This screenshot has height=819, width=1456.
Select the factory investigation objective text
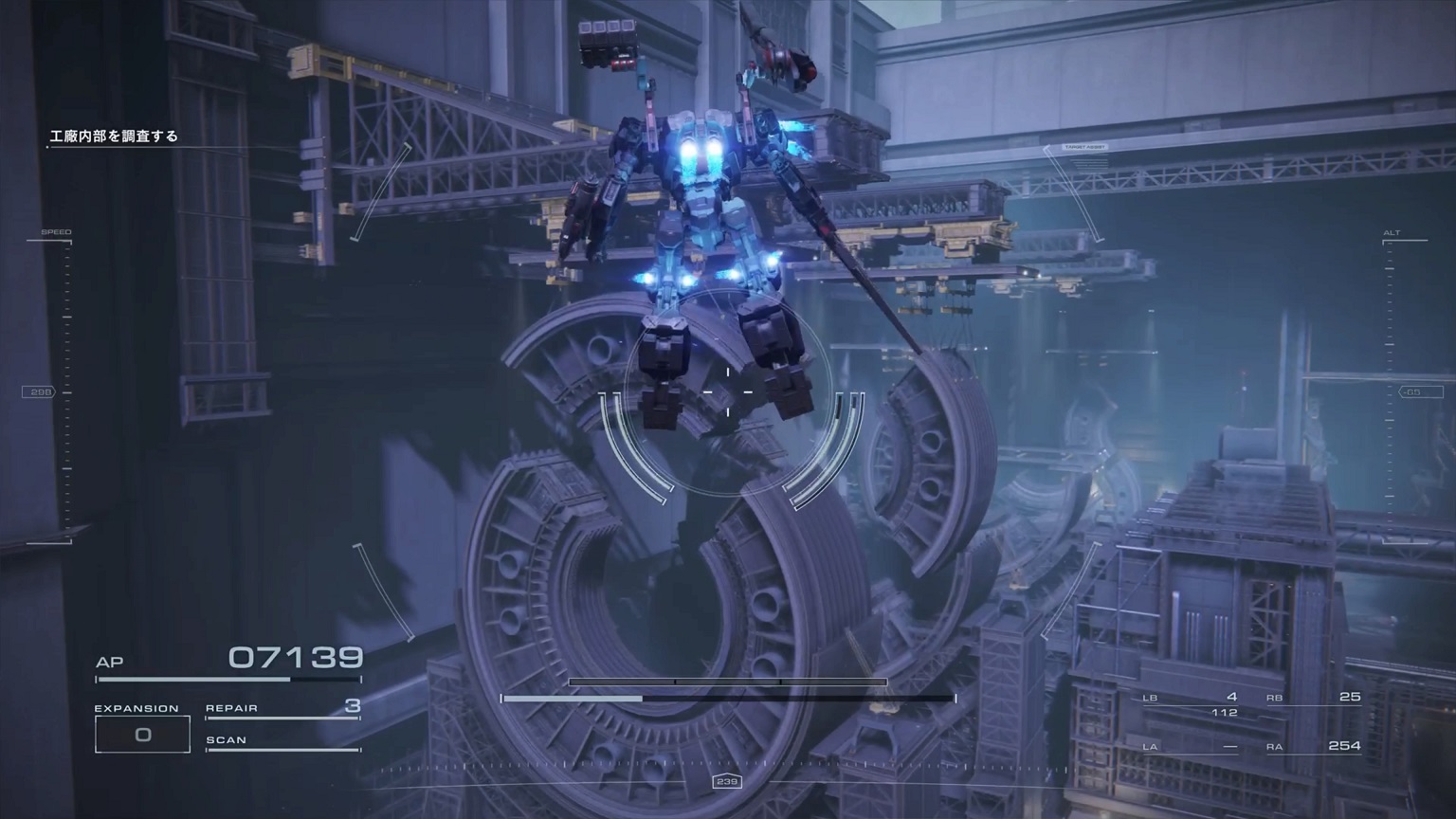pyautogui.click(x=114, y=136)
